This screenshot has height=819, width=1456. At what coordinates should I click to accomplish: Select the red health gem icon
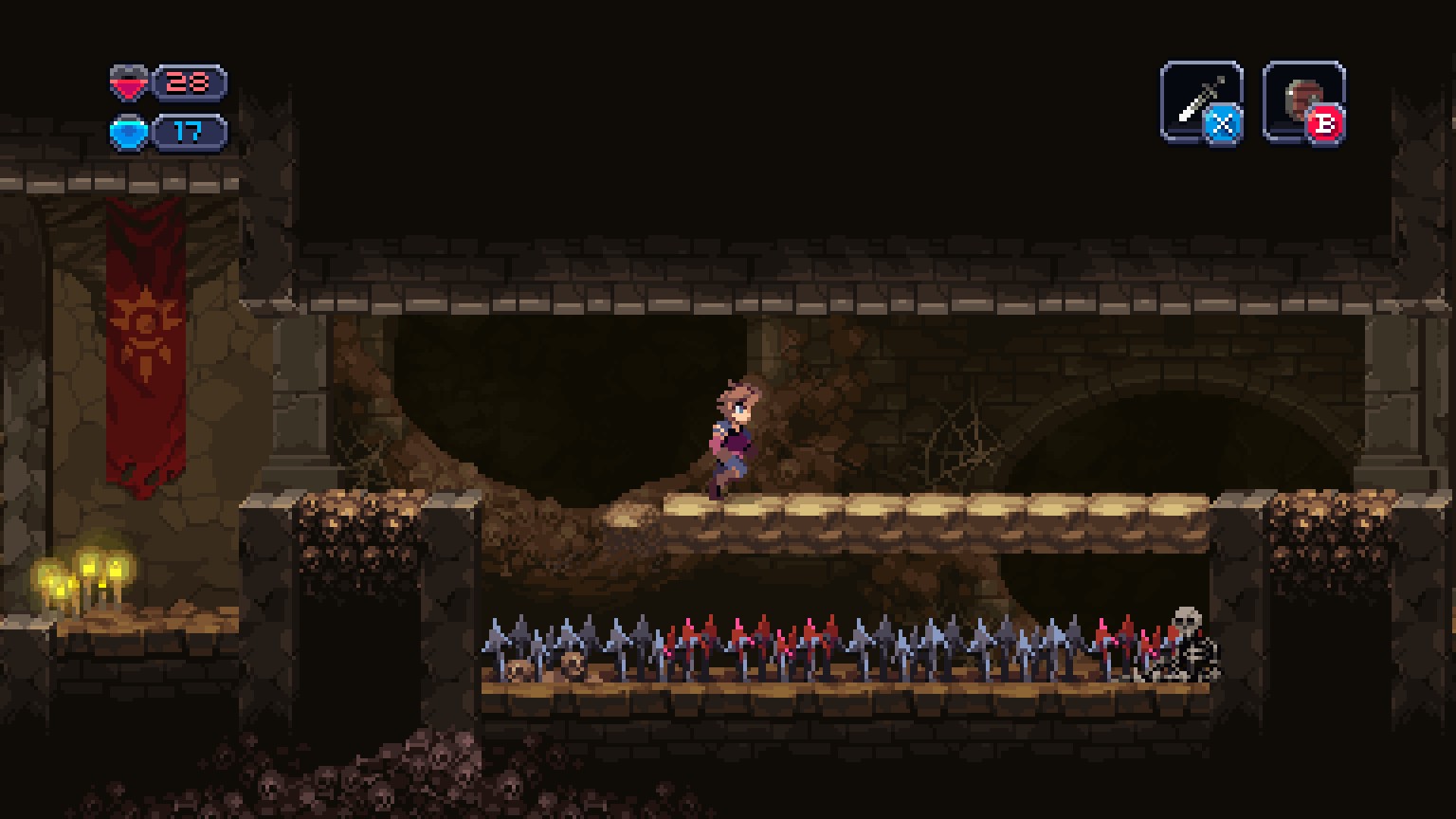pos(130,83)
